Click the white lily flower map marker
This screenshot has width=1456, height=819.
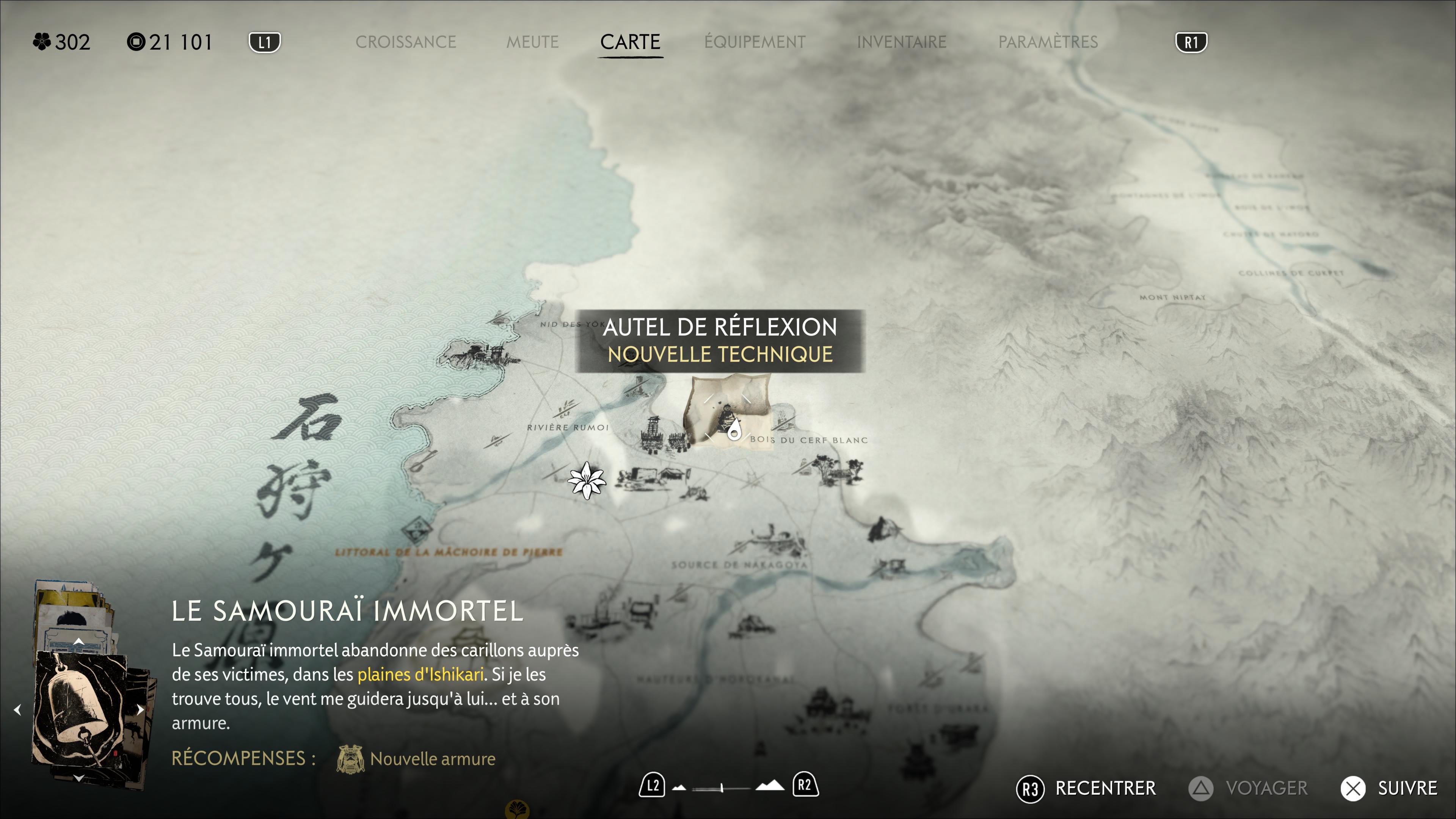(587, 480)
